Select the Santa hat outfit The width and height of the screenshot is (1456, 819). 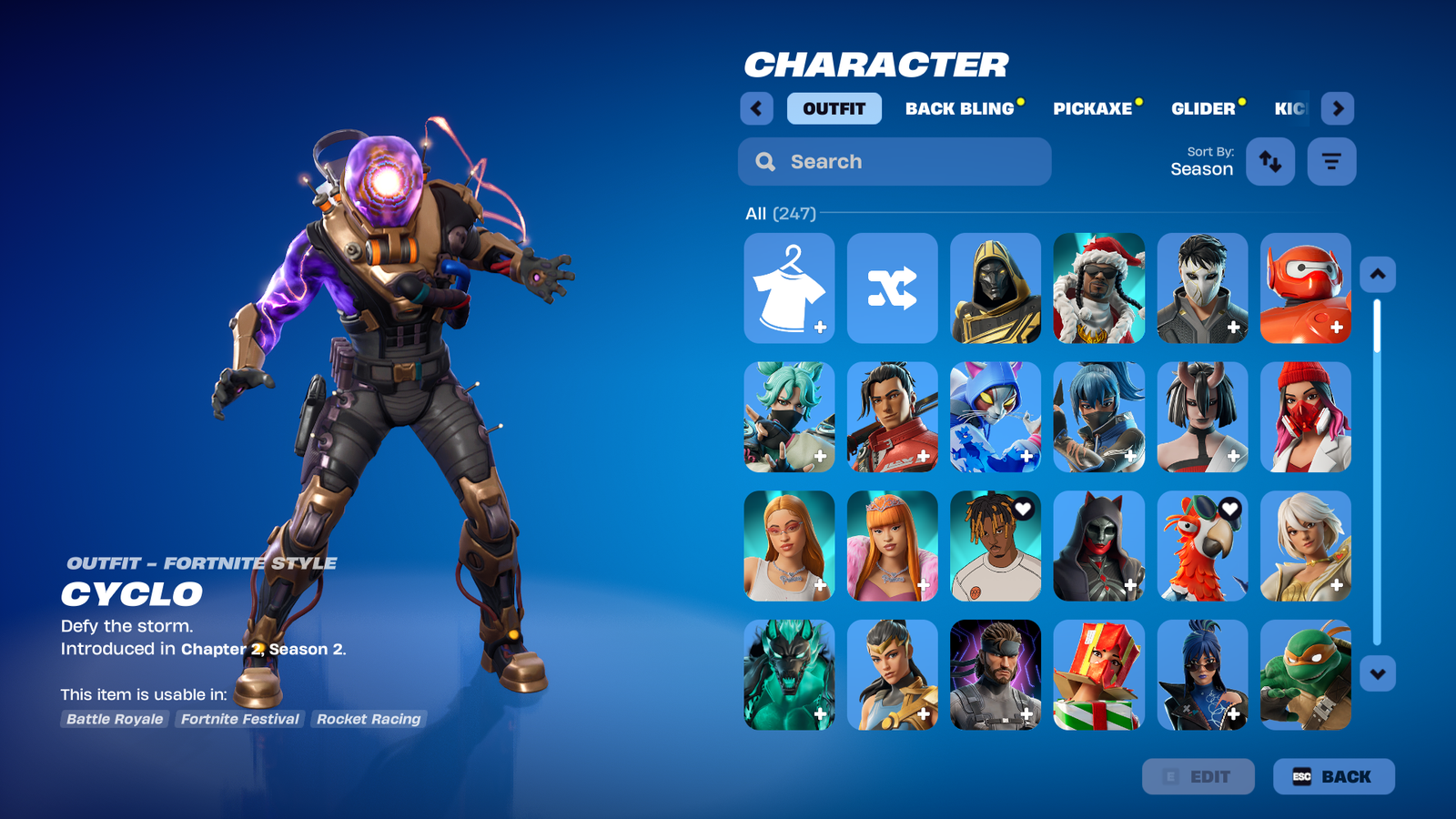(x=1098, y=288)
